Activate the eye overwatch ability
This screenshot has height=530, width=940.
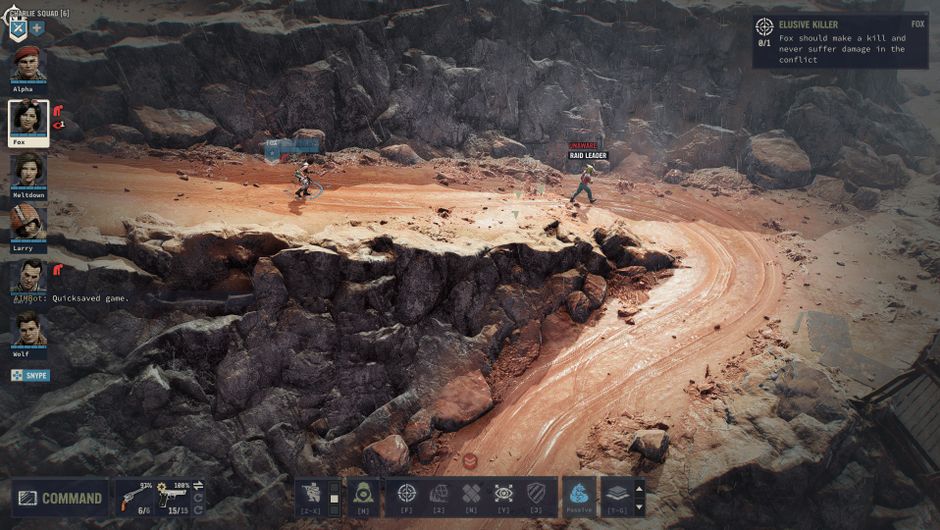(504, 493)
